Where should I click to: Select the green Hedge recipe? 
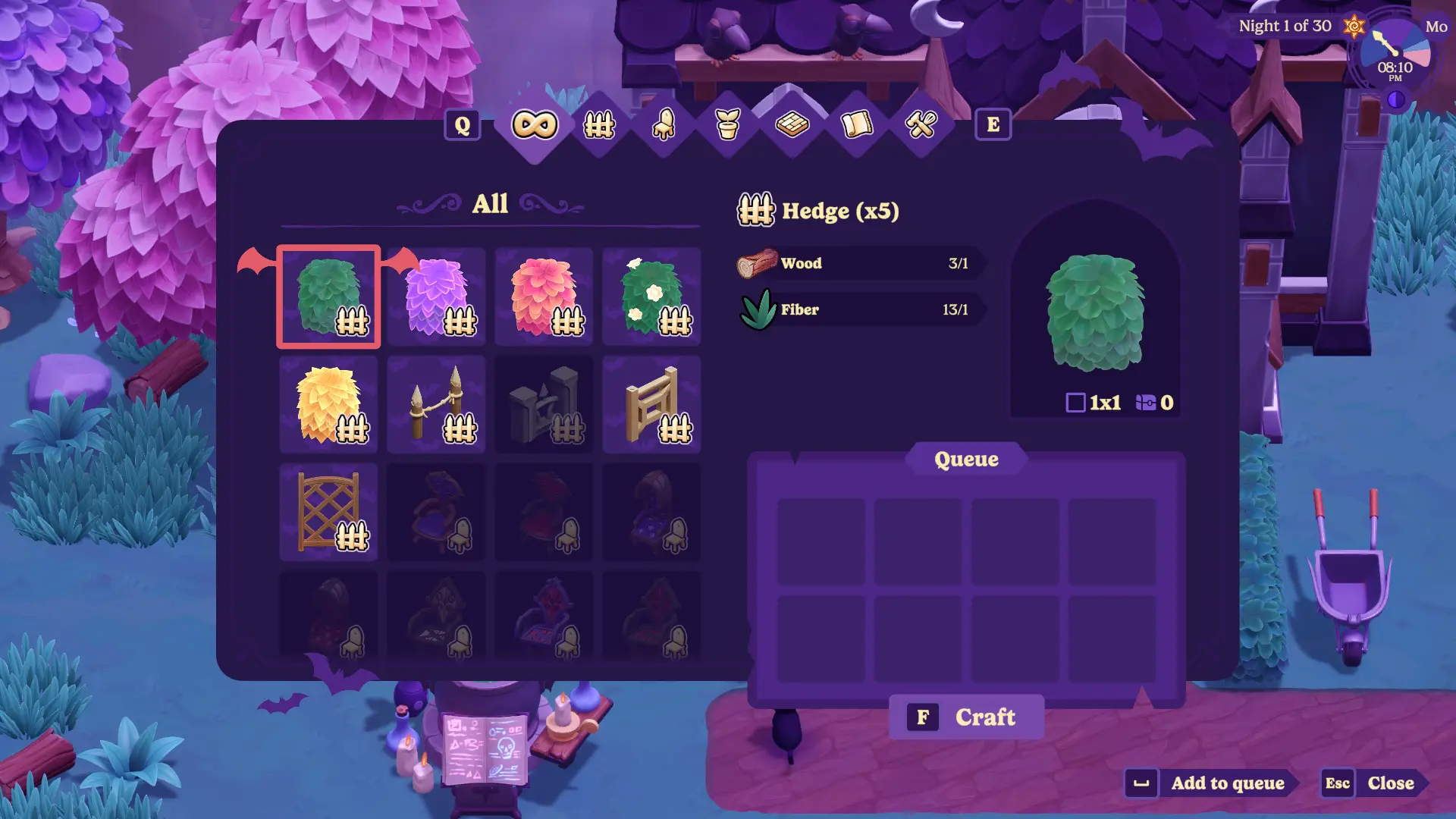coord(328,297)
